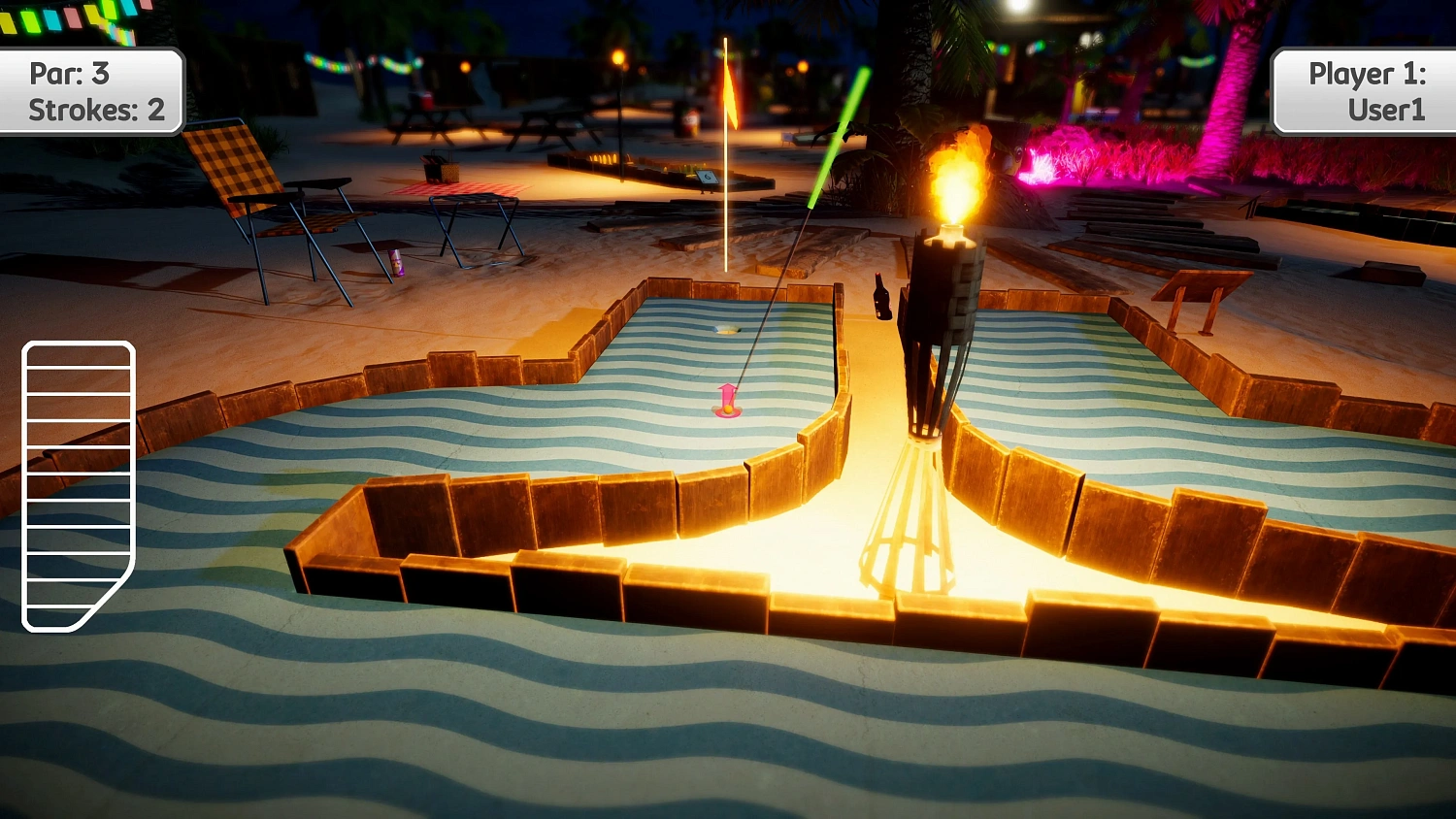Select the glowing green putter club

[x=837, y=136]
